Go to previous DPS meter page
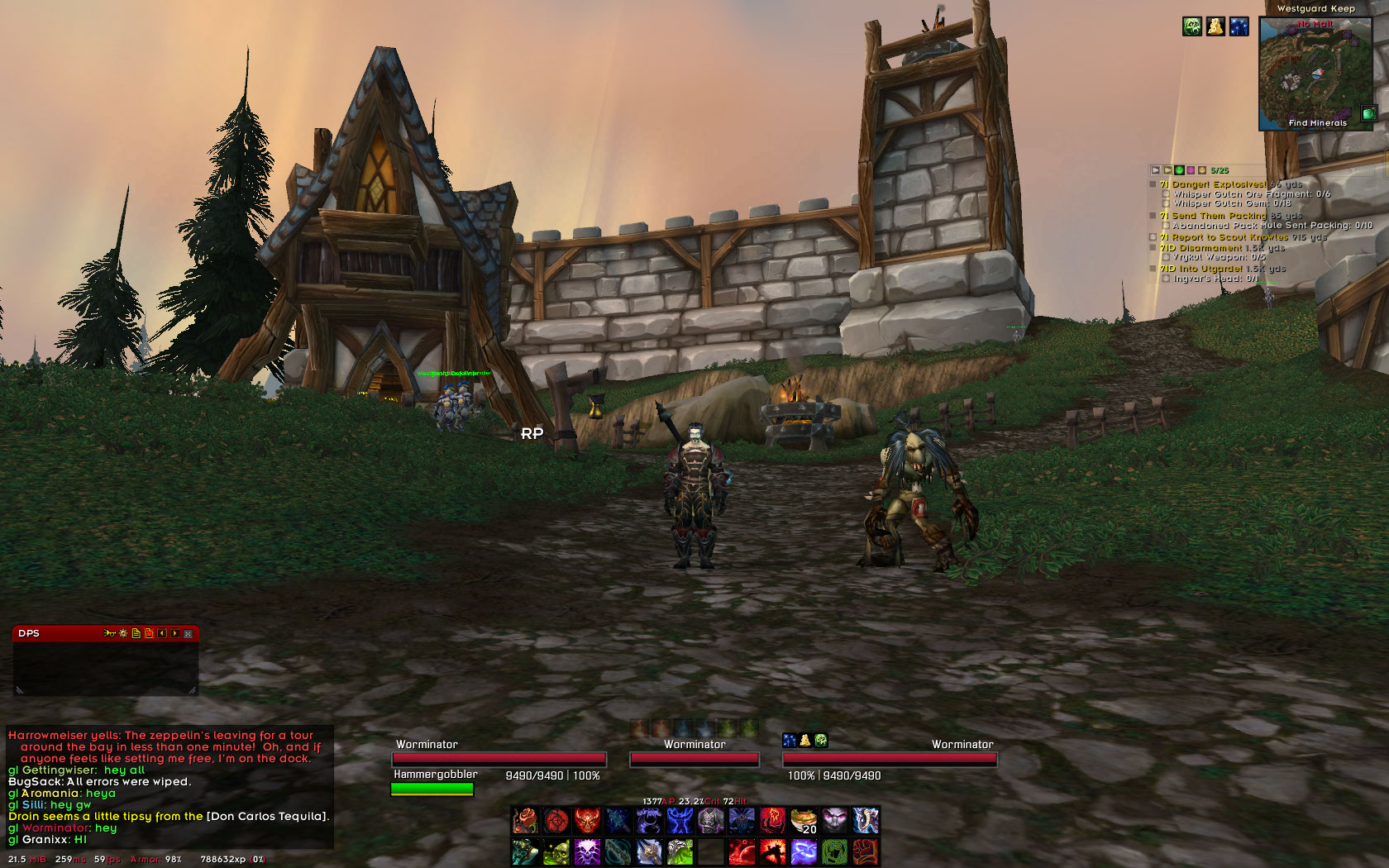This screenshot has width=1389, height=868. [162, 633]
